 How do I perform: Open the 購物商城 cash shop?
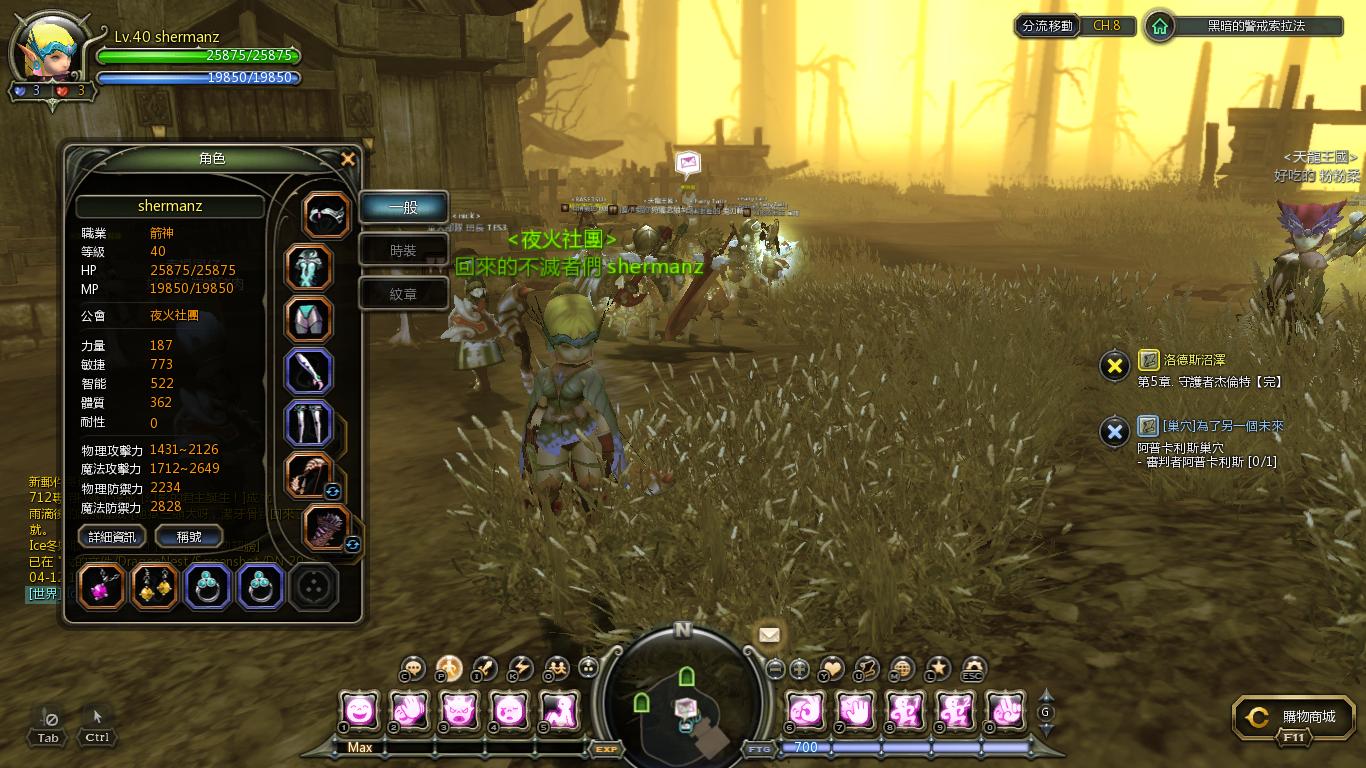pyautogui.click(x=1298, y=718)
